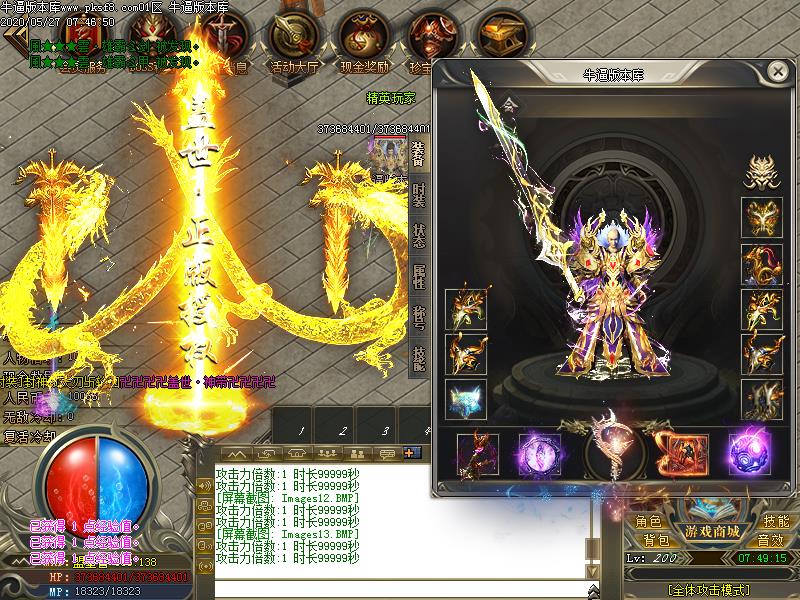Viewport: 800px width, 600px height.
Task: Open the 背包 backpack button
Action: pos(656,540)
